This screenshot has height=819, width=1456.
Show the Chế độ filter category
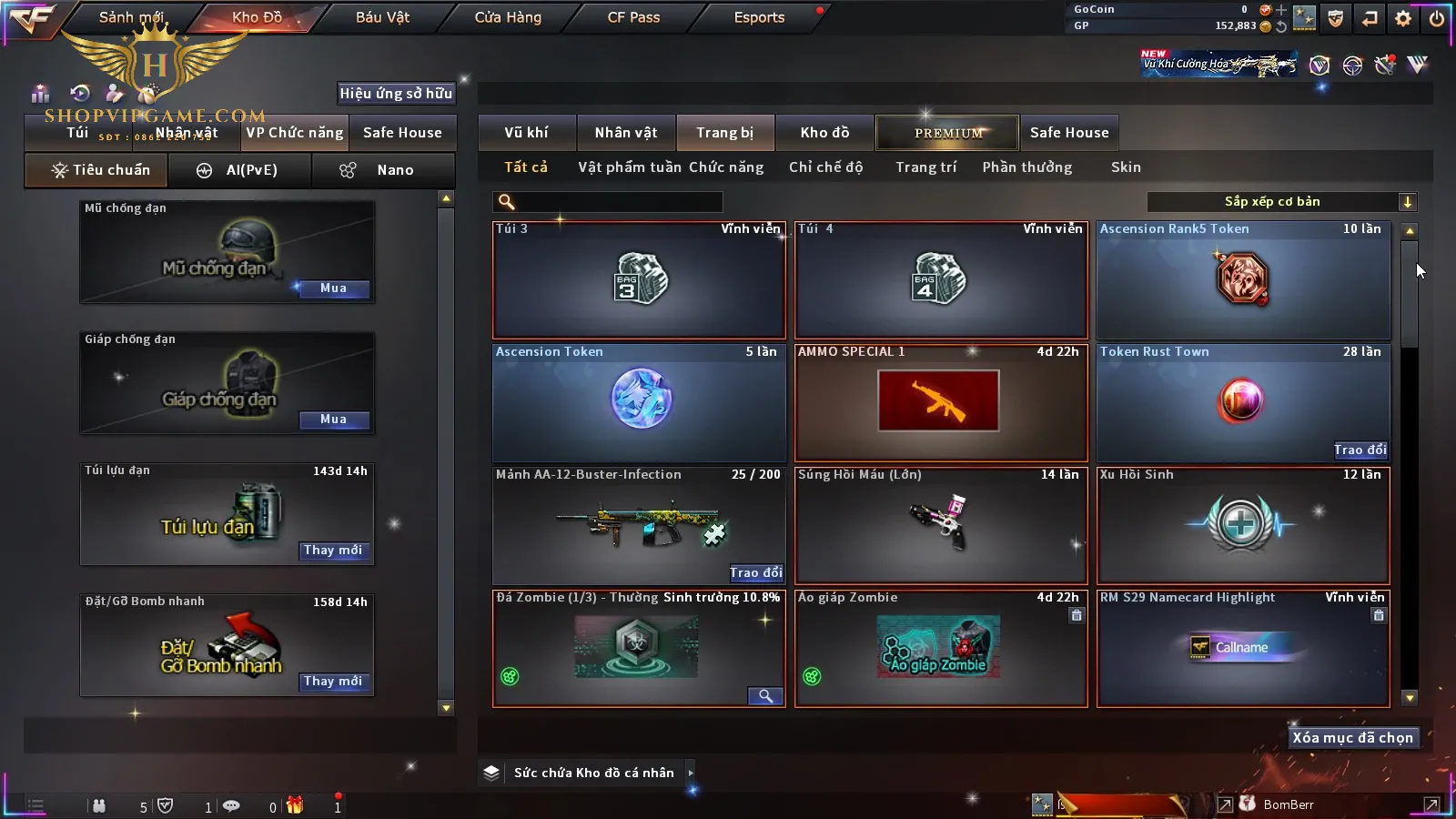[825, 167]
